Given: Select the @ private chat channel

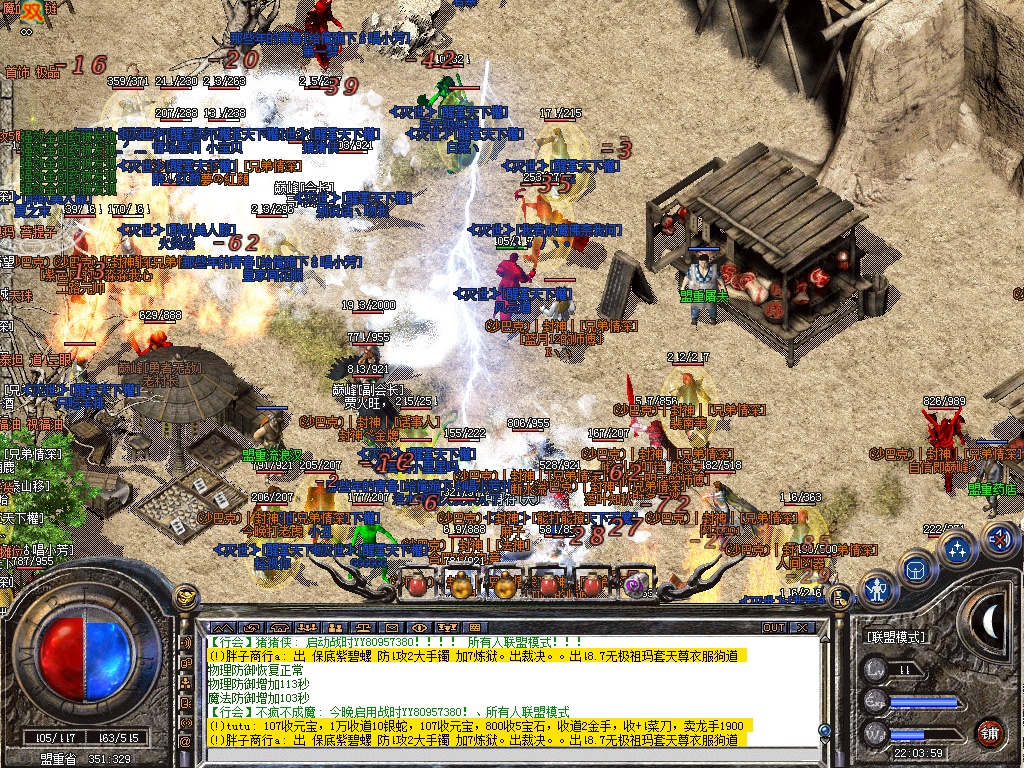Looking at the screenshot, I should tap(185, 742).
